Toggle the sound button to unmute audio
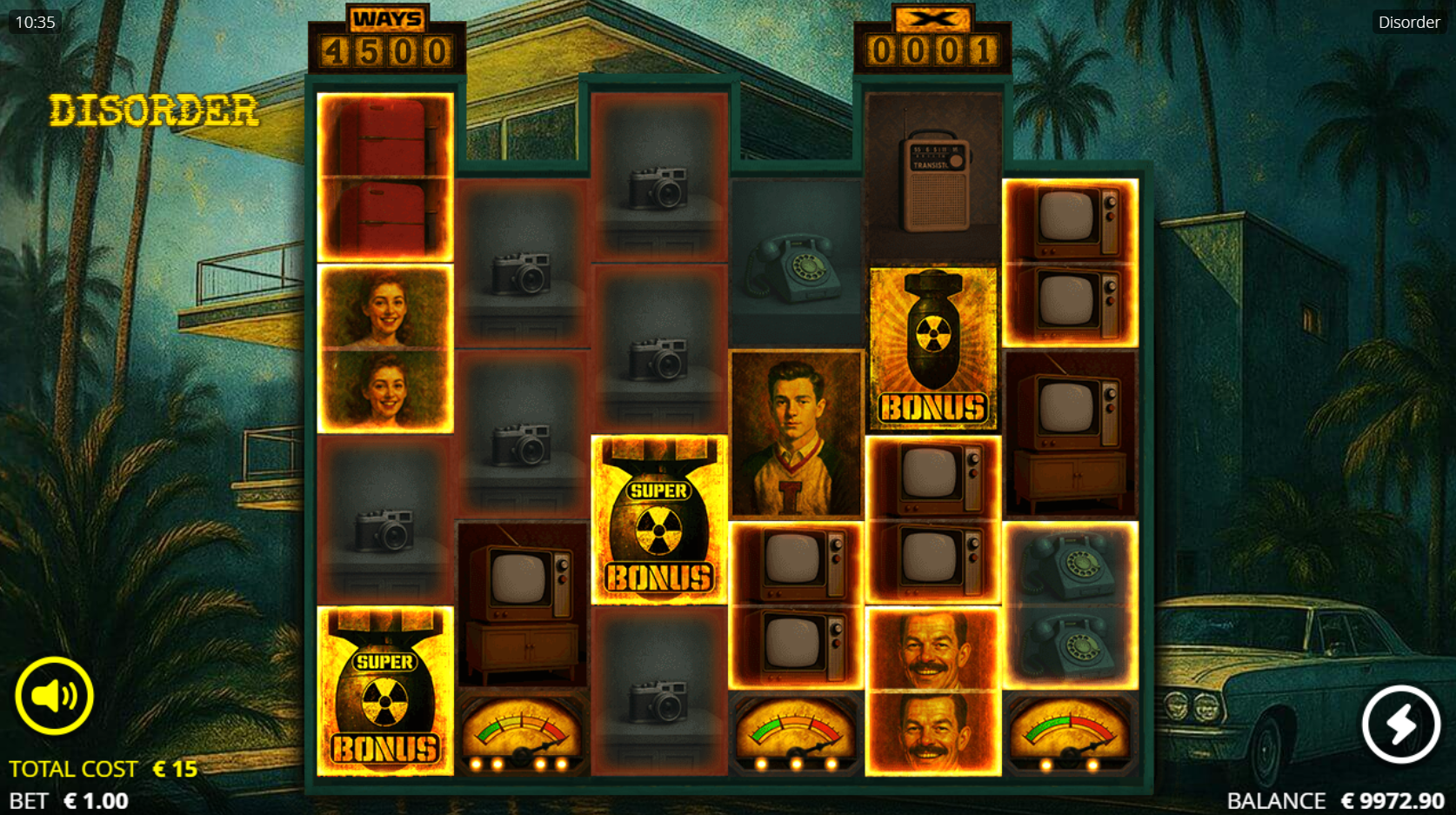1456x815 pixels. tap(54, 694)
